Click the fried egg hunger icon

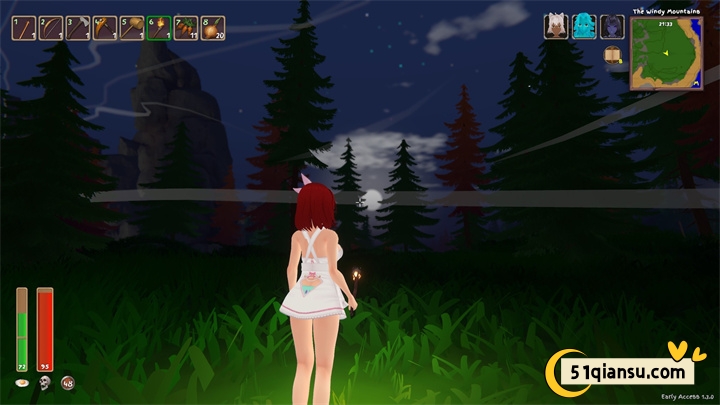pos(22,383)
